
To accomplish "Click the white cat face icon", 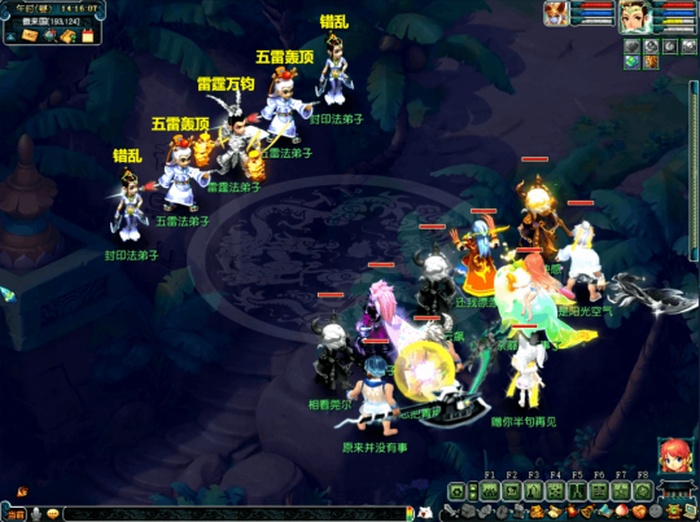I will tap(426, 513).
